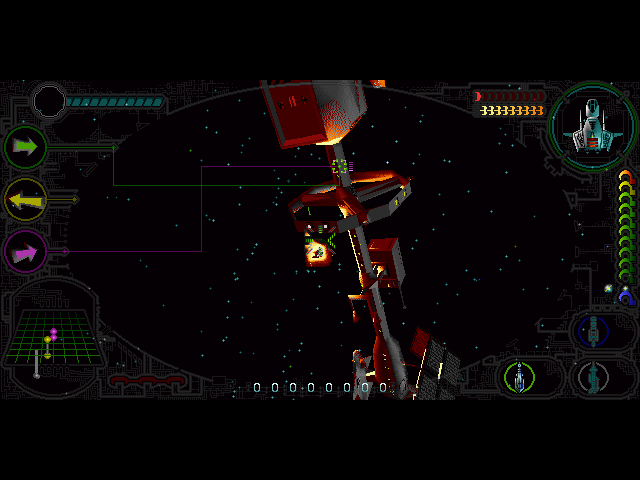
Task: Select the green arrow target indicator
Action: coord(25,147)
